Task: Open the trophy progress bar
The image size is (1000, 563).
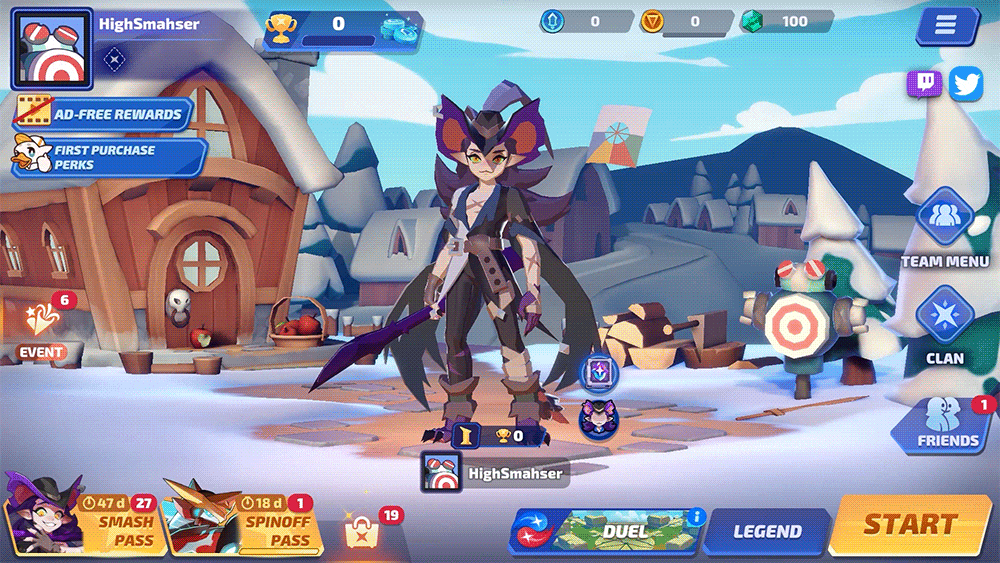Action: coord(340,29)
